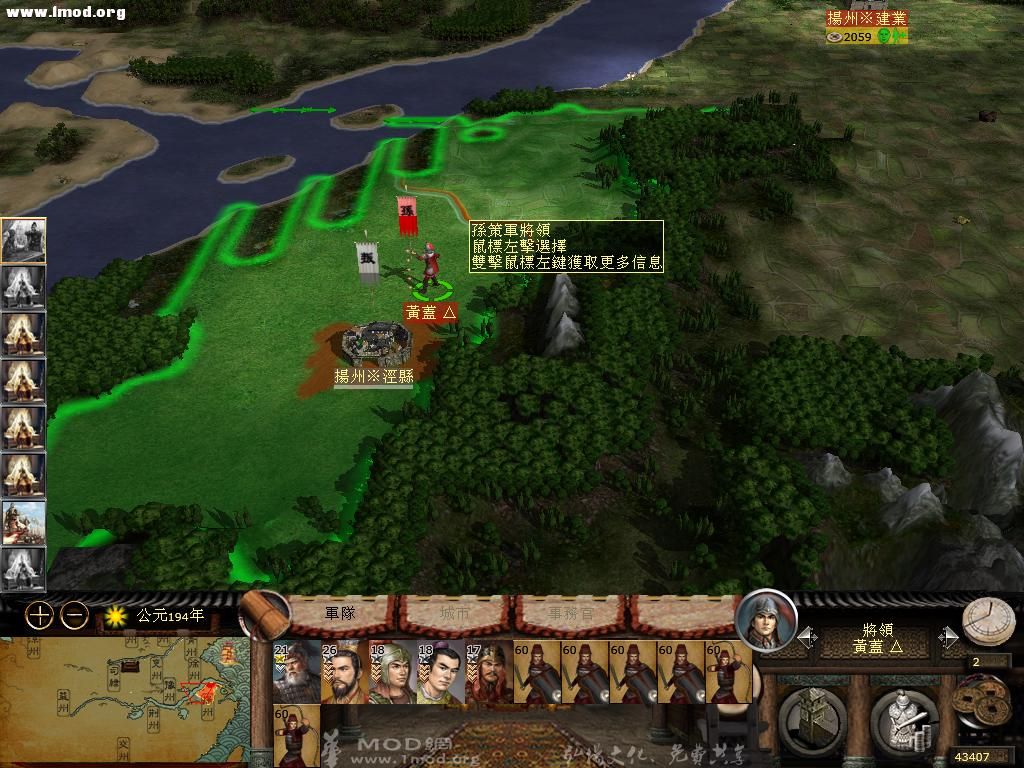
Task: Open the 城市 city tab
Action: tap(455, 614)
